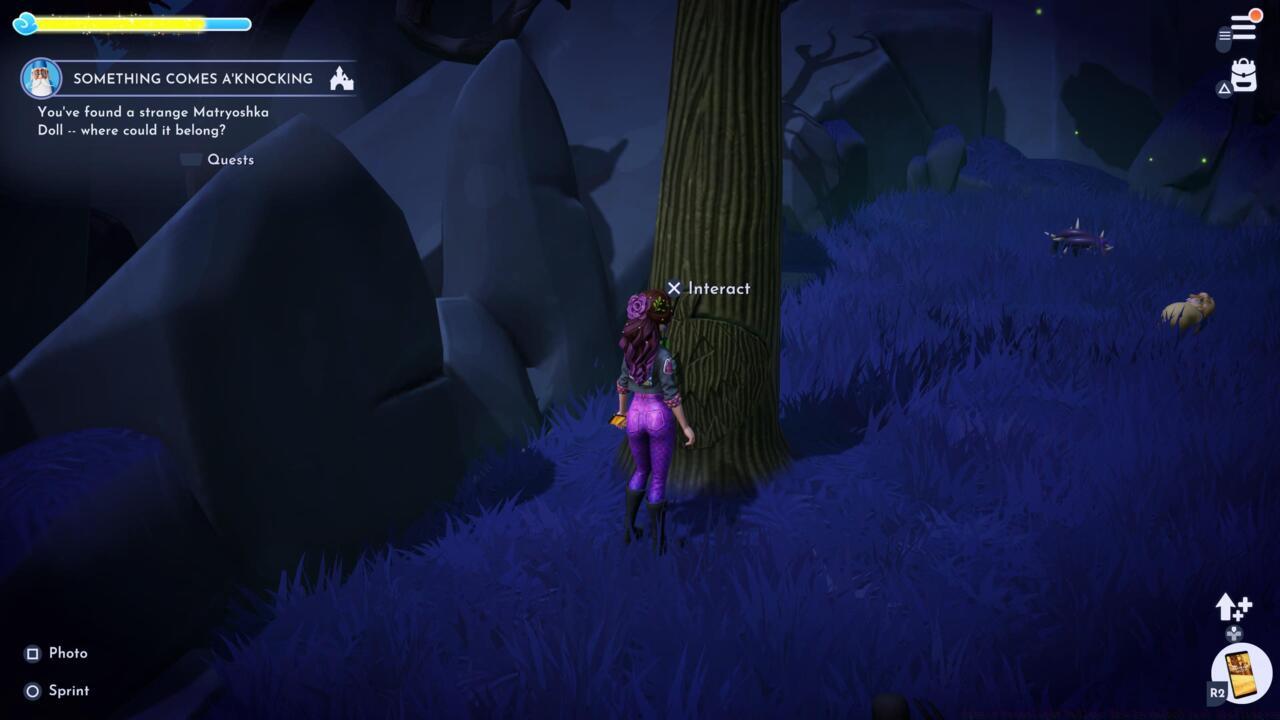Click the castle icon beside the quest title
The width and height of the screenshot is (1280, 720).
[340, 78]
